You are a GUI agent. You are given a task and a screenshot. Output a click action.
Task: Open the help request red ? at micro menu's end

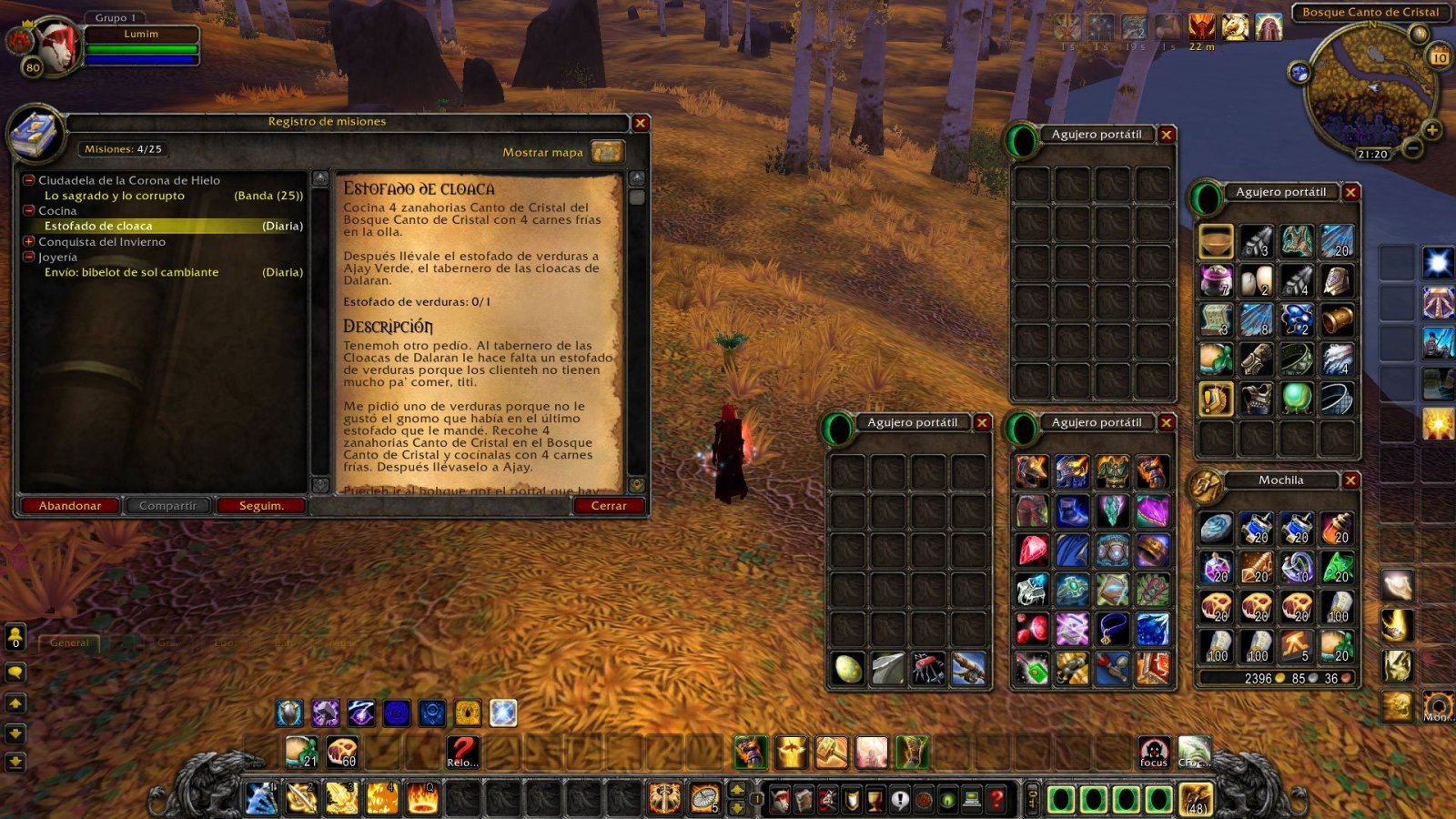996,799
